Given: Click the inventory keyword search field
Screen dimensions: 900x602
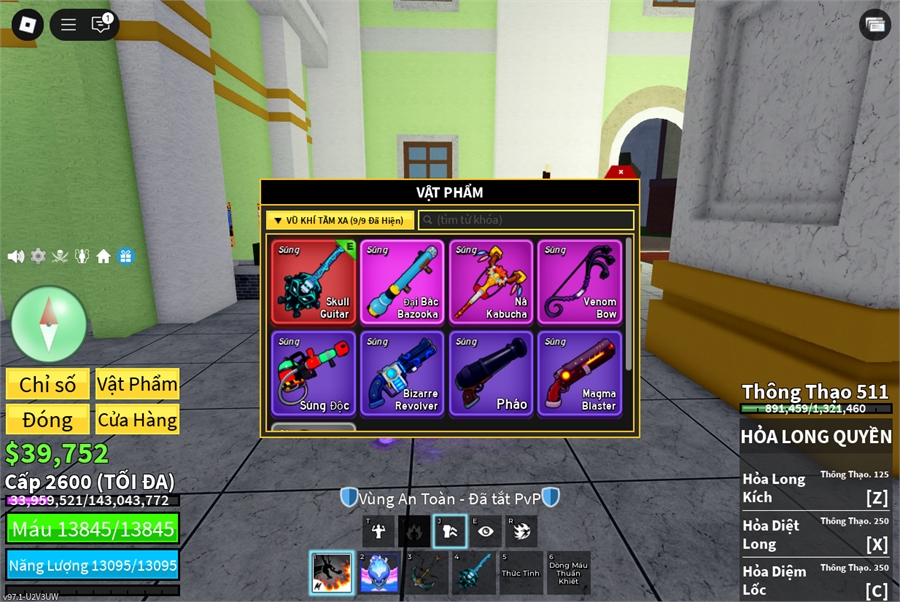Looking at the screenshot, I should [x=526, y=220].
